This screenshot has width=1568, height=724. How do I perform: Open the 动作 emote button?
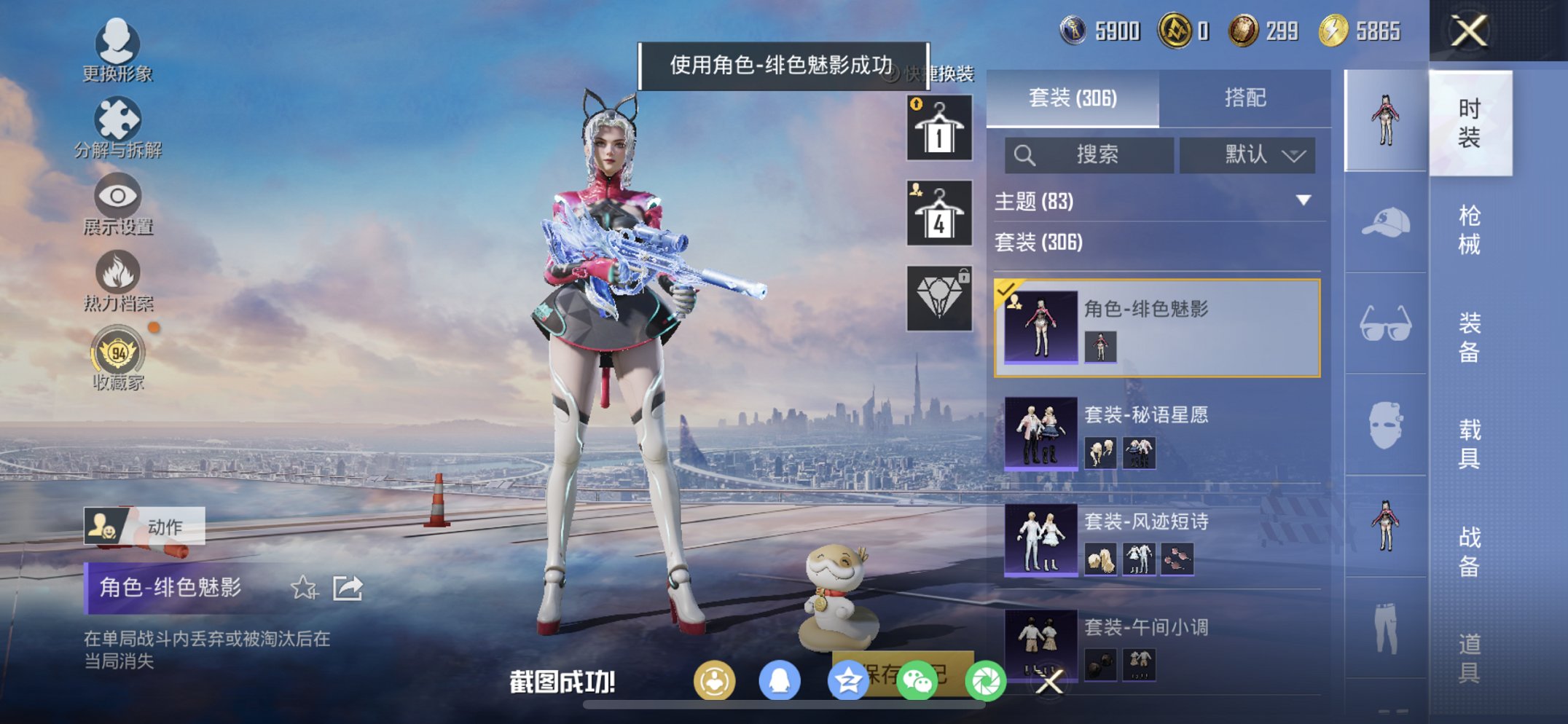point(146,527)
